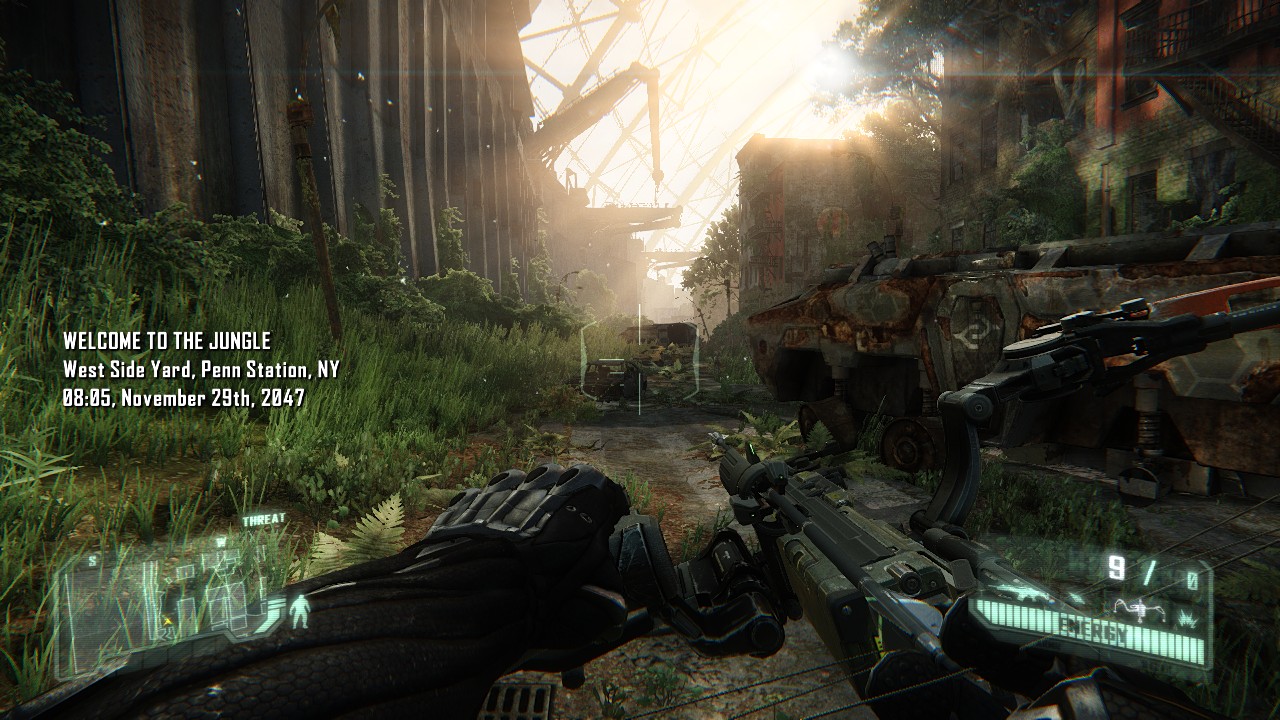This screenshot has height=720, width=1280.
Task: Select the standing soldier stance icon
Action: coord(298,609)
